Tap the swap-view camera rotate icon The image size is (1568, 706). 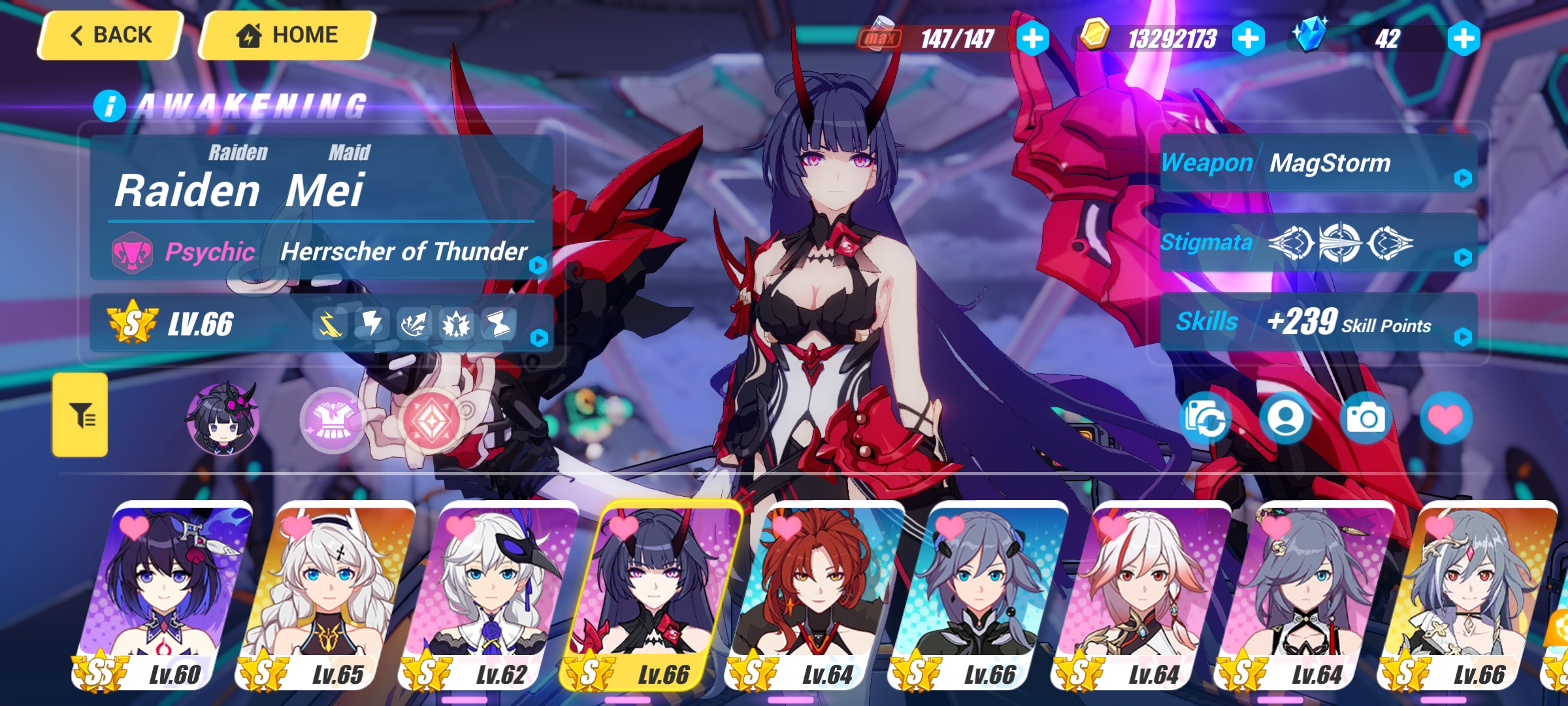(1205, 419)
